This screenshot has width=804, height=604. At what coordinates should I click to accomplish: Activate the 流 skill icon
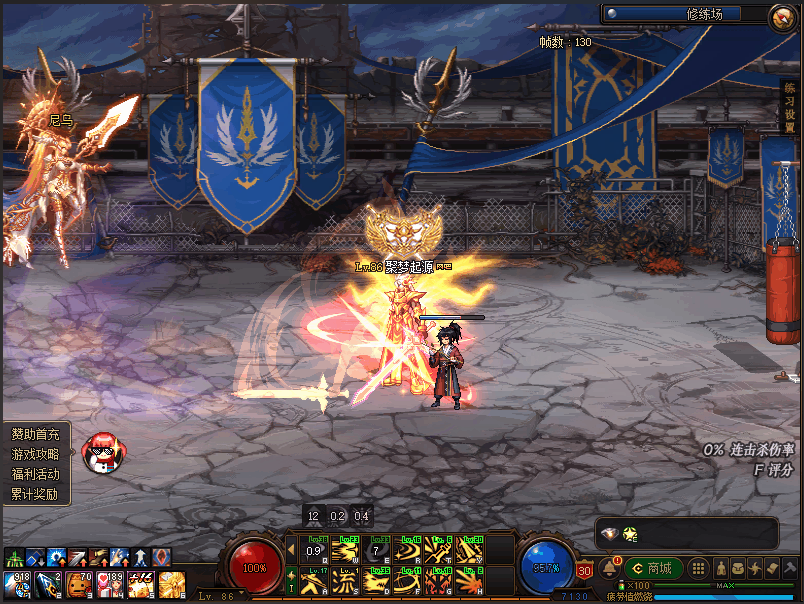345,579
